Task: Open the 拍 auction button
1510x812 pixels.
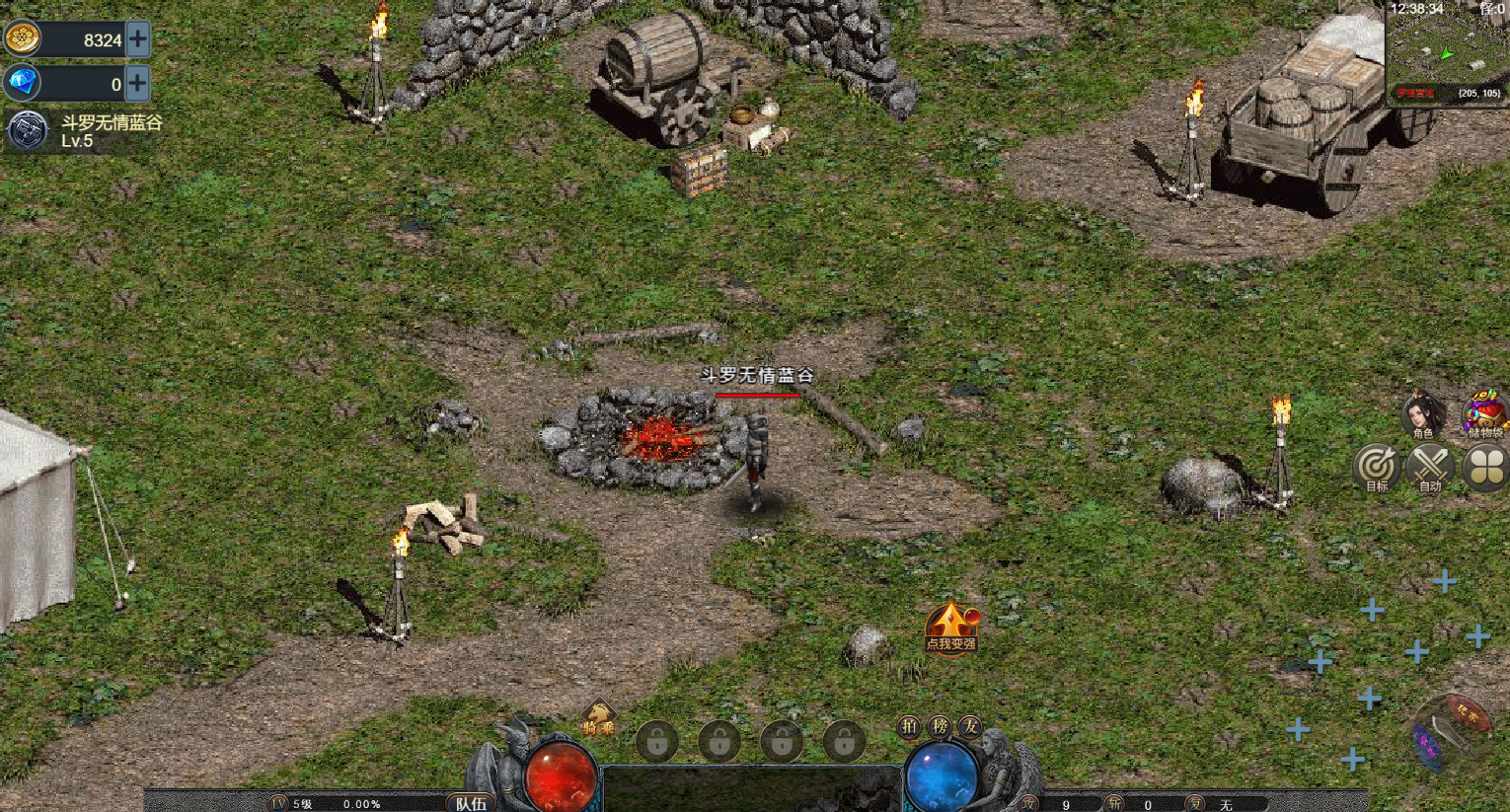Action: 909,727
